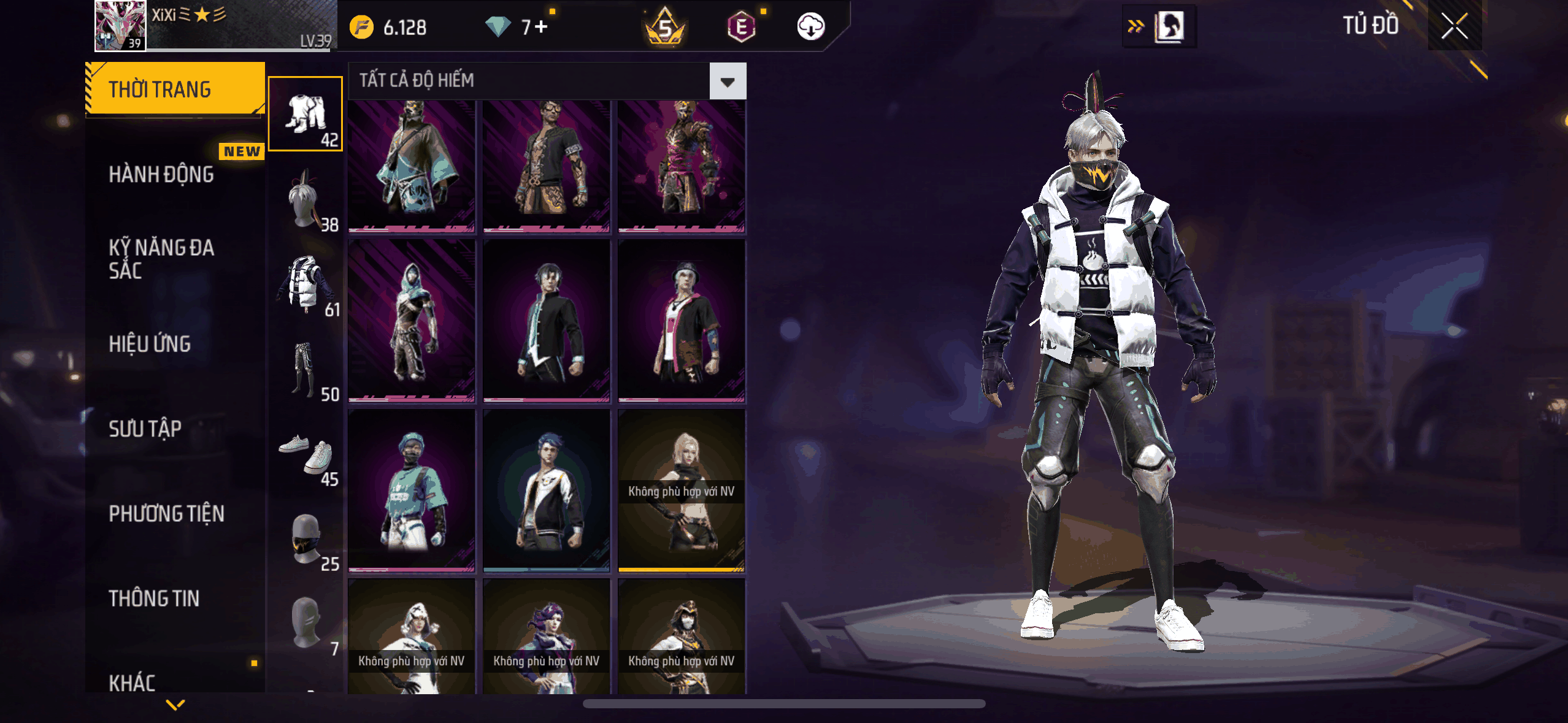This screenshot has height=723, width=1568.
Task: Open the tops category with white vest
Action: (306, 284)
